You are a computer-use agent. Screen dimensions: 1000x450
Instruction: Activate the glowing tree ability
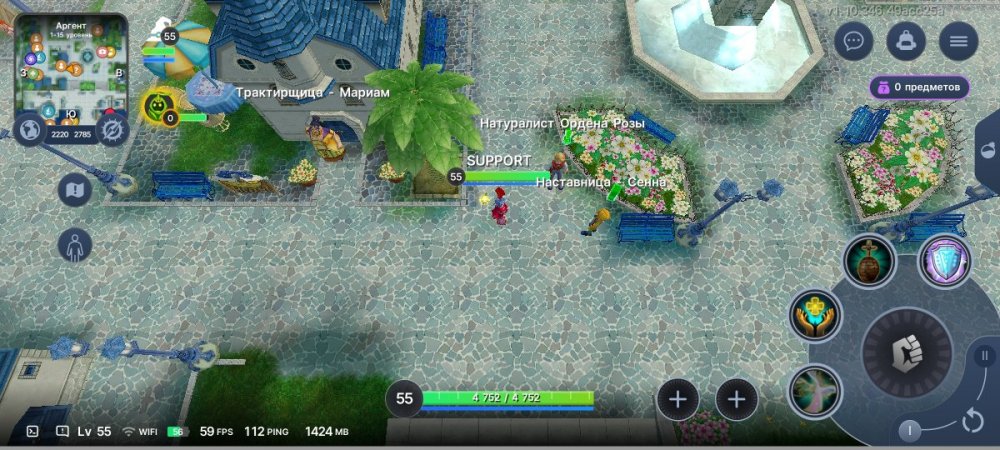coord(814,391)
